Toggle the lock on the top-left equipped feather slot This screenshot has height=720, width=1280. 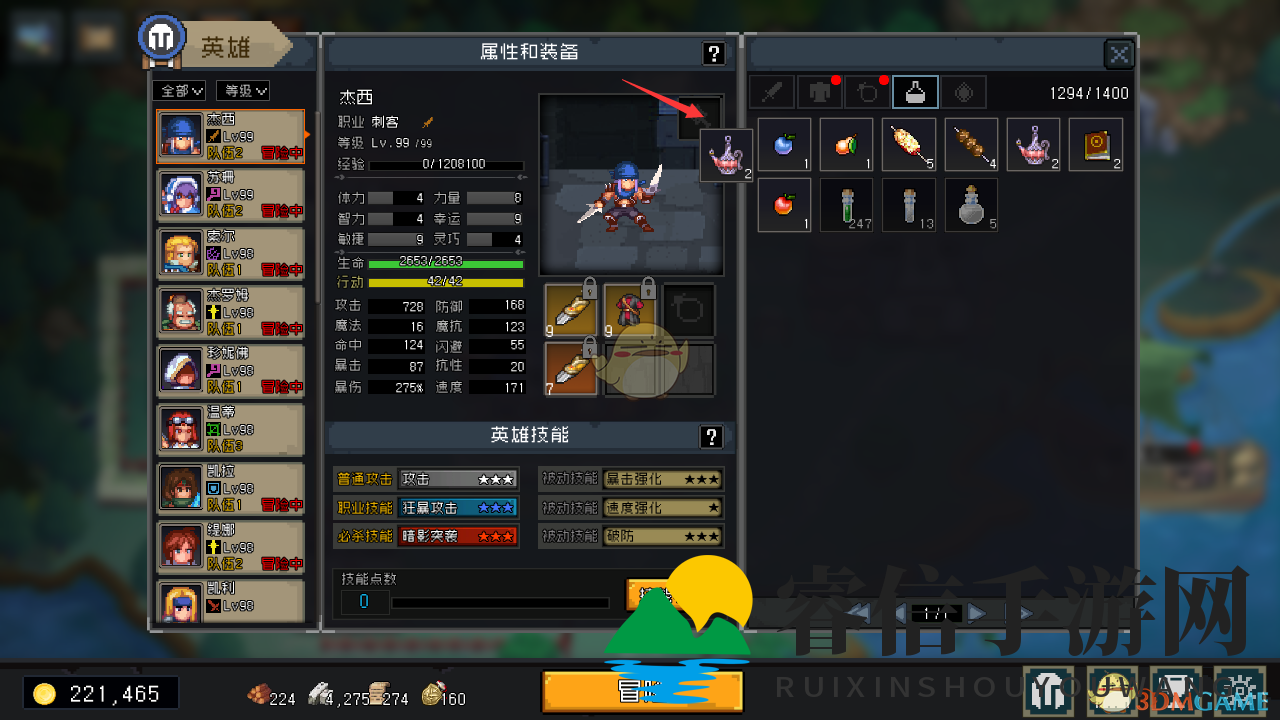pyautogui.click(x=589, y=291)
